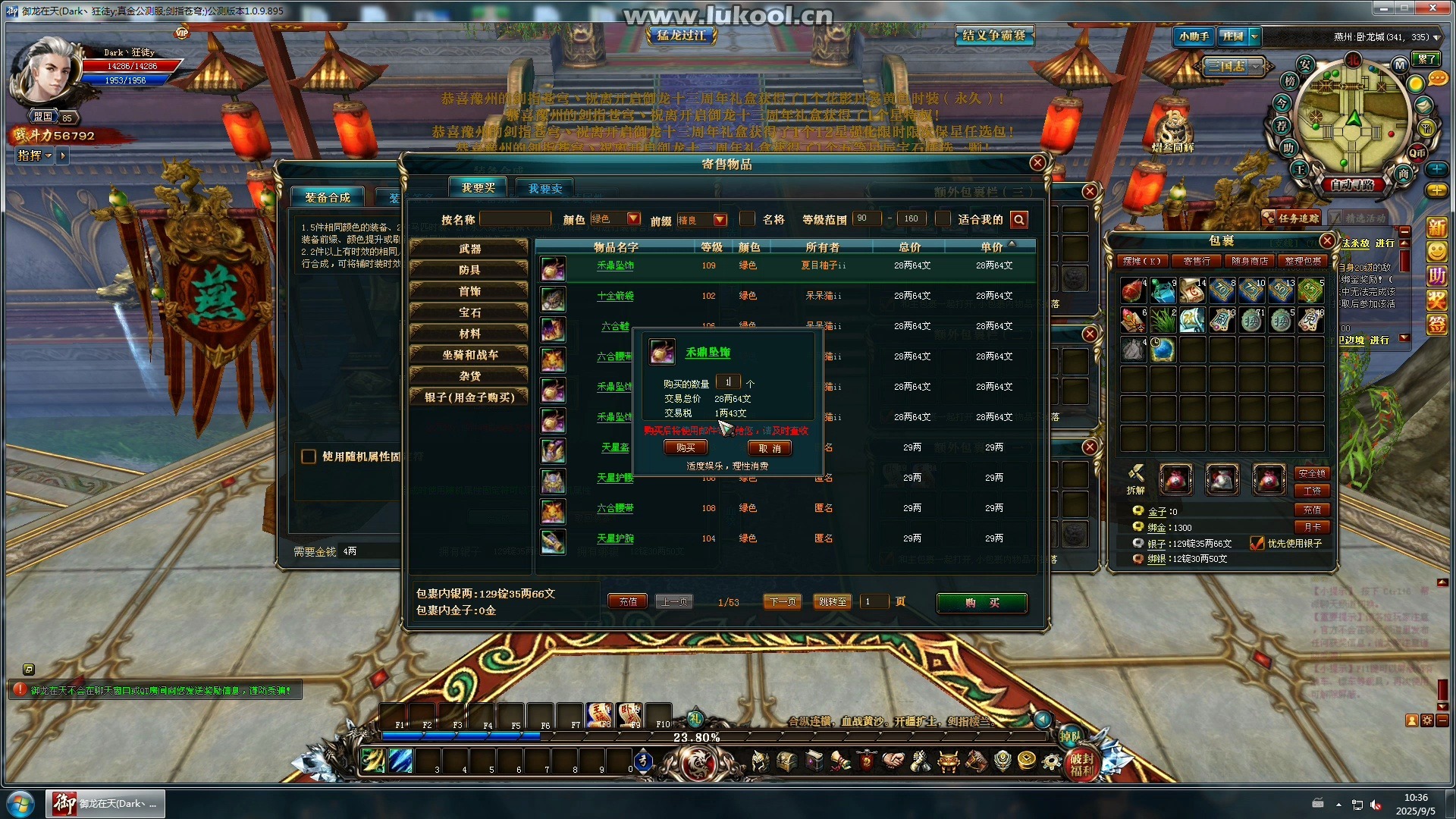Click the green 购买 button at window bottom
The image size is (1456, 819).
981,603
